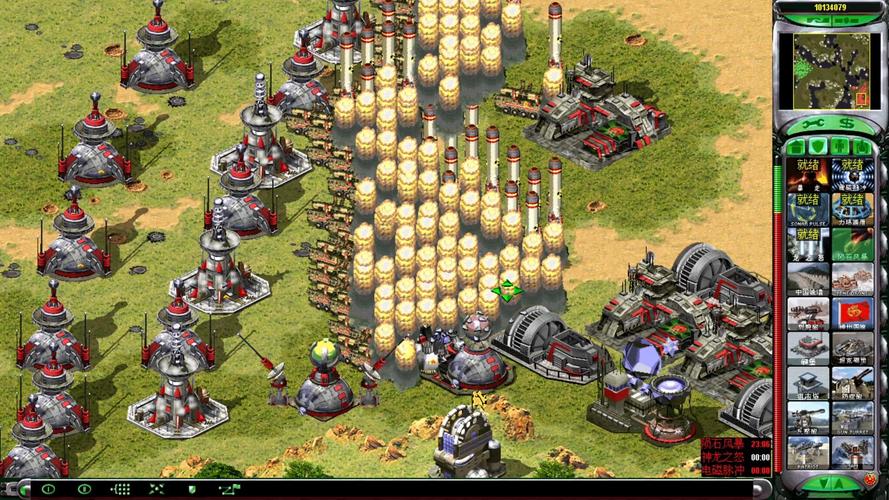Build the Gun Turret defense
This screenshot has height=500, width=889.
tap(851, 418)
